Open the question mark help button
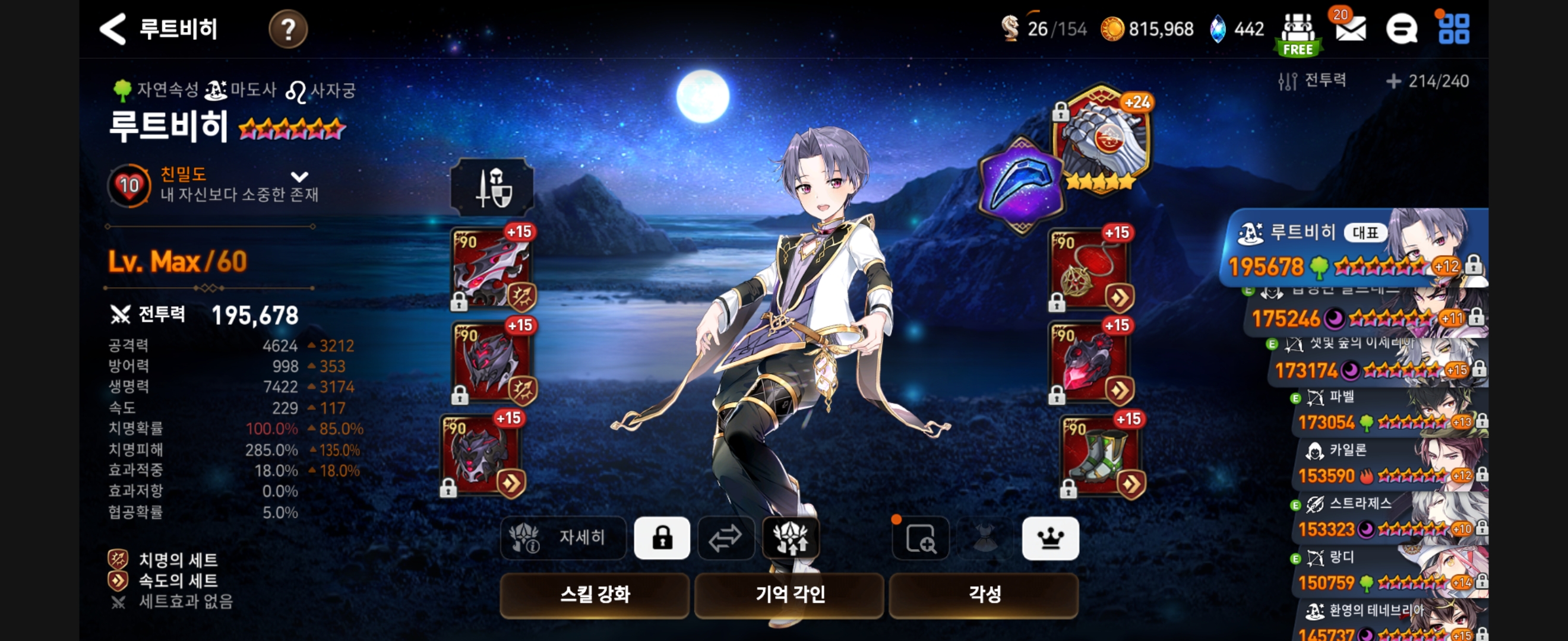 point(288,29)
